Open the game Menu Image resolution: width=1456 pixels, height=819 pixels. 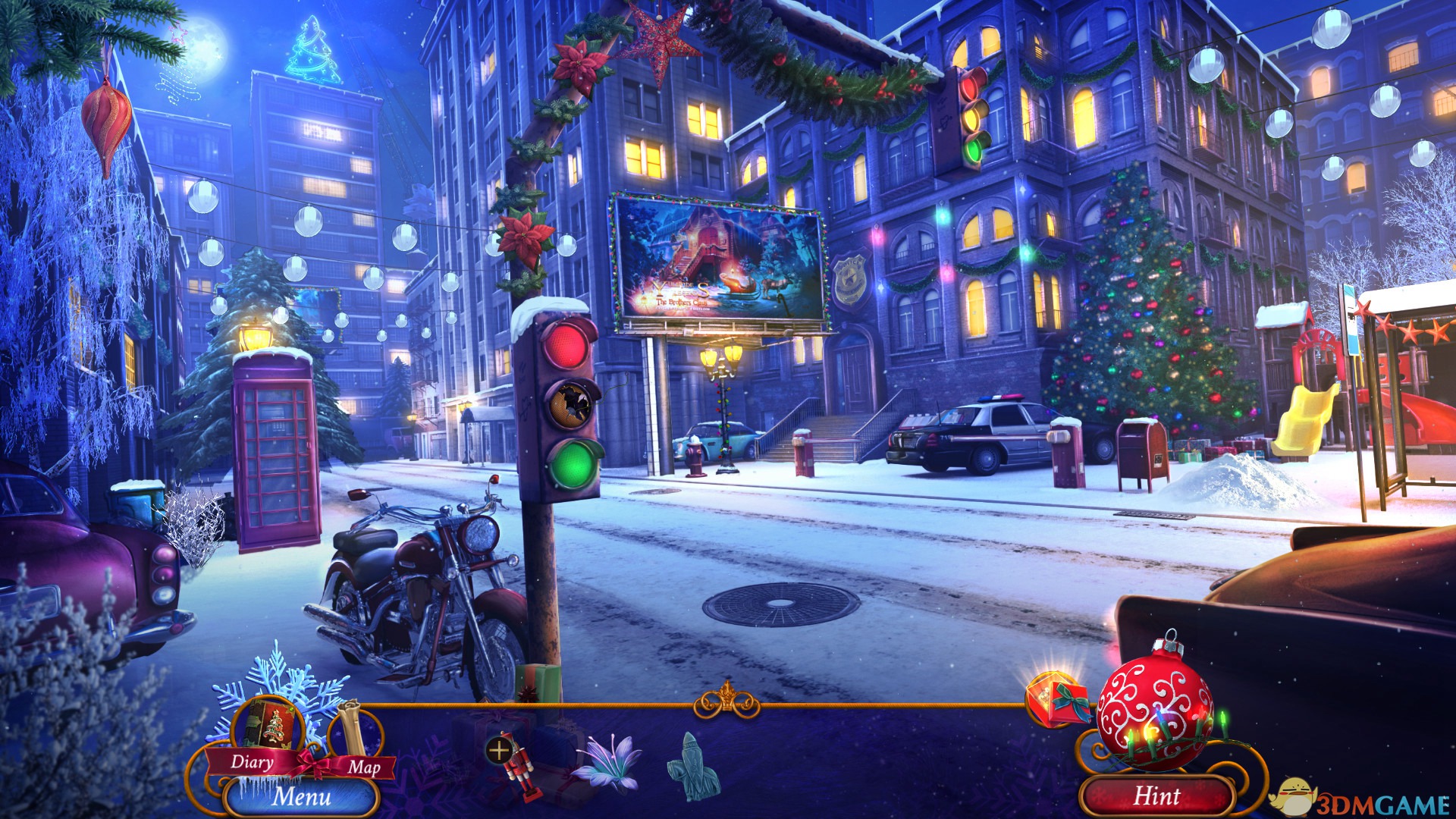point(301,796)
